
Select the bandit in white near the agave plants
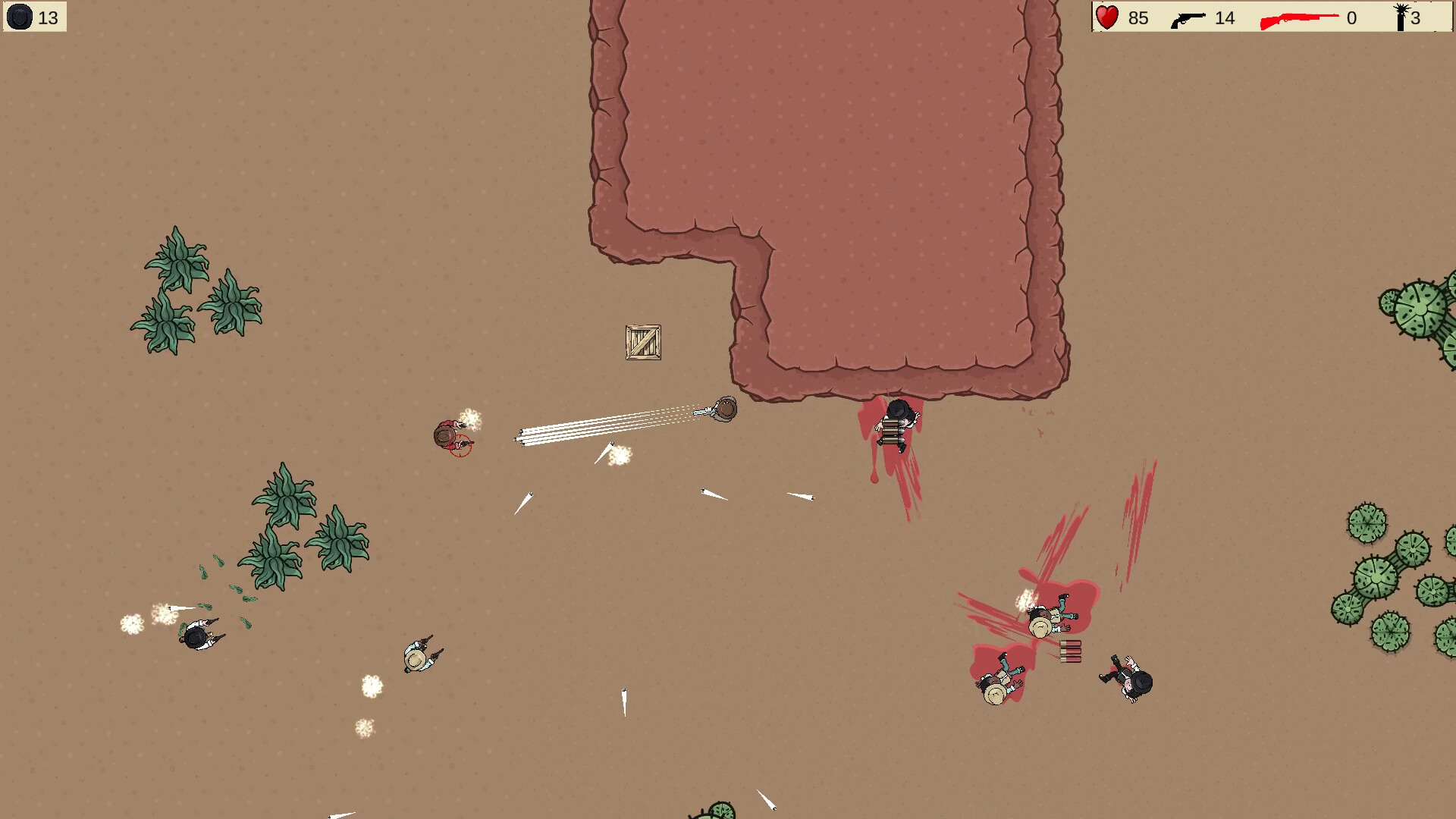tap(196, 637)
